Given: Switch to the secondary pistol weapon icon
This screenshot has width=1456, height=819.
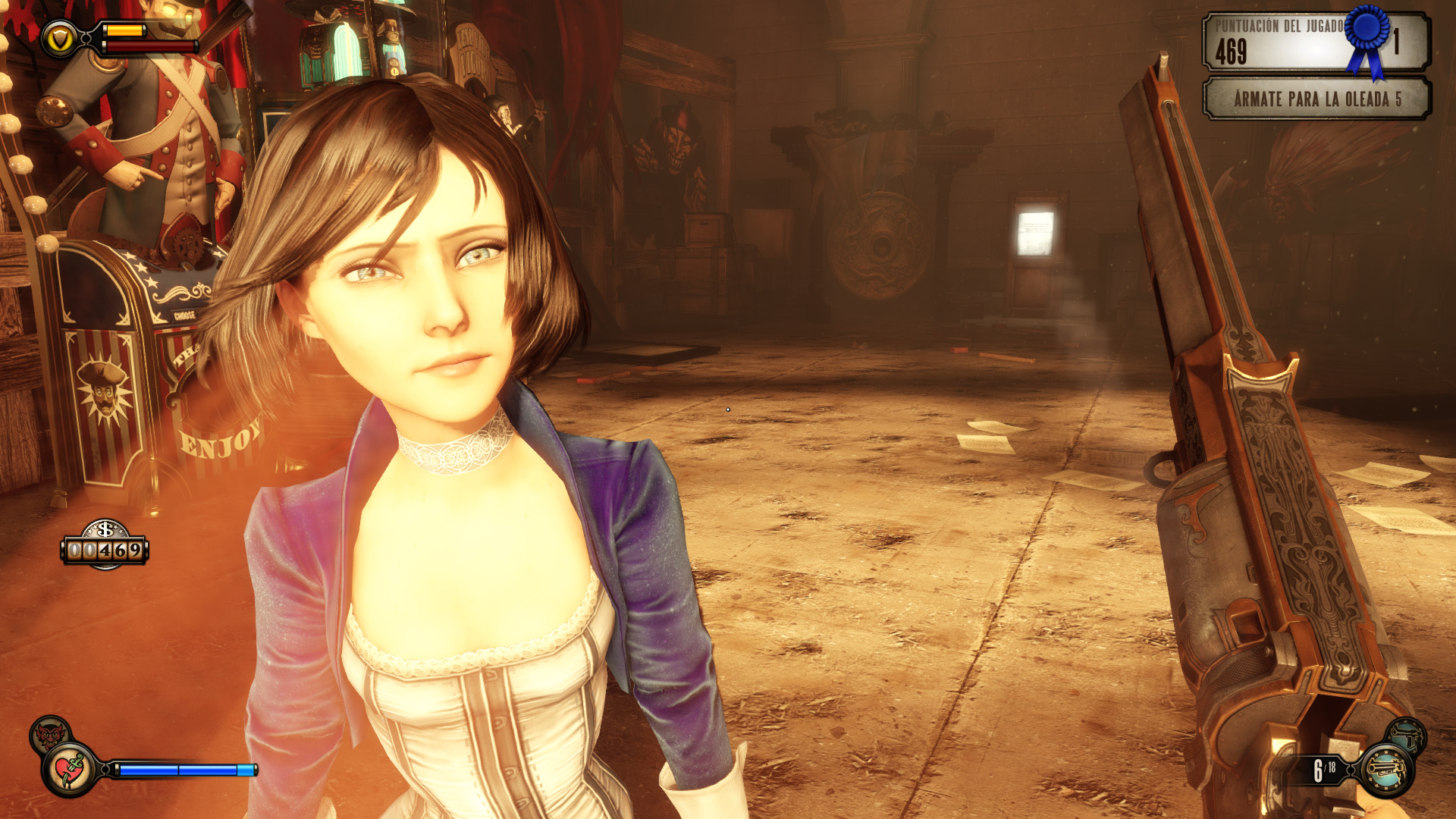Looking at the screenshot, I should [x=1407, y=736].
